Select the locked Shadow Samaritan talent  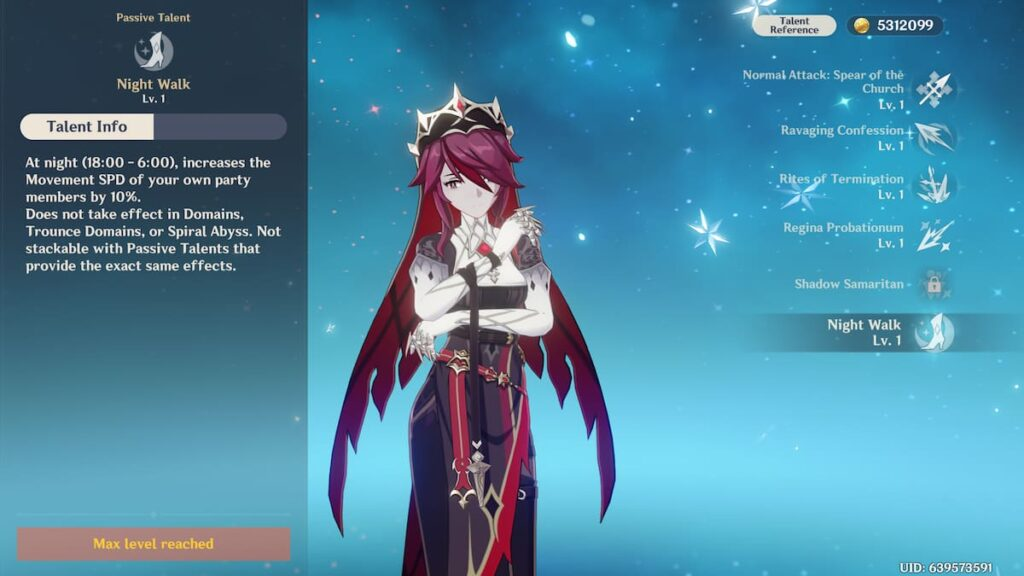tap(933, 284)
